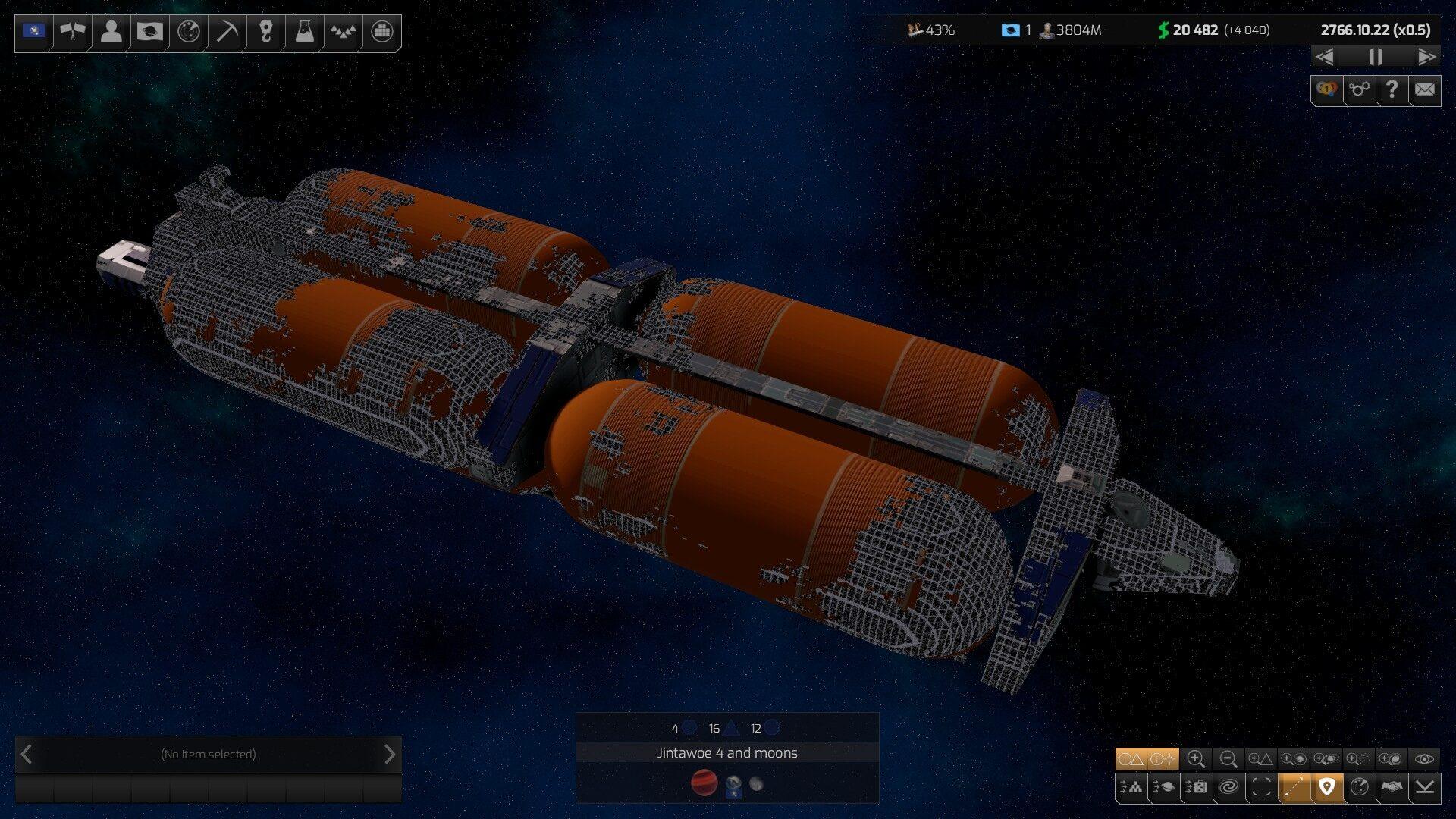Select the red planet Jintawoe 4
The height and width of the screenshot is (819, 1456).
[x=704, y=783]
